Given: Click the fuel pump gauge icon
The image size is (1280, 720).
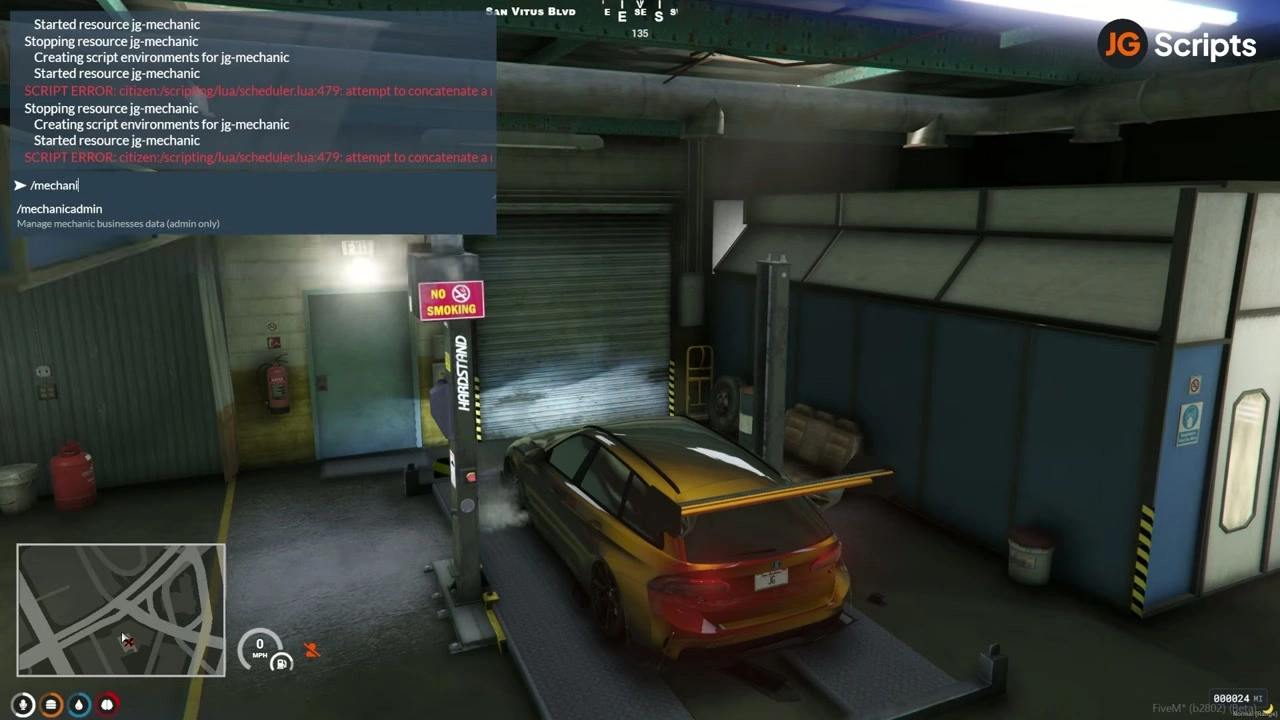Looking at the screenshot, I should (x=283, y=662).
